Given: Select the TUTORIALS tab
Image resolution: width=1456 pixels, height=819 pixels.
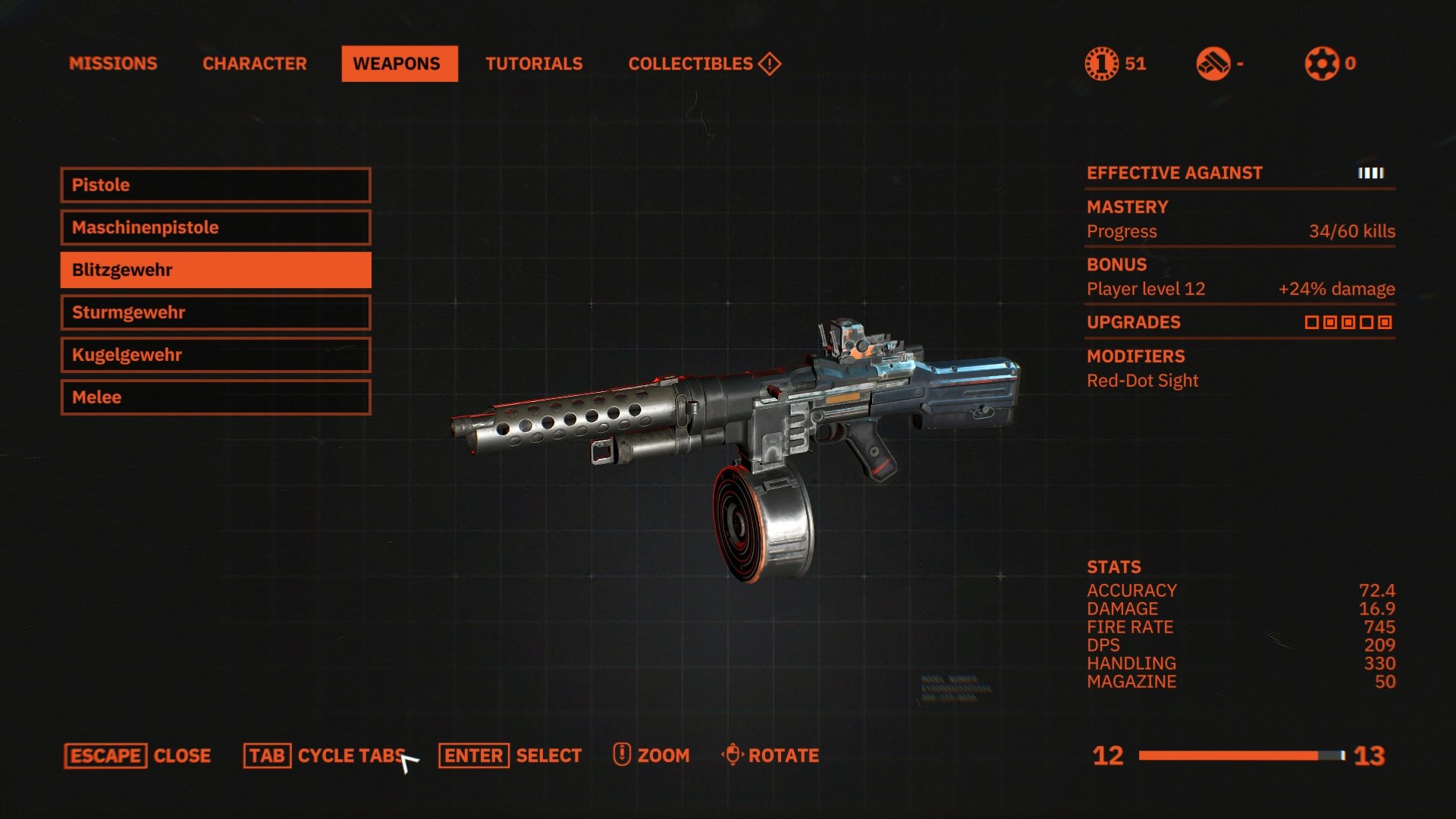Looking at the screenshot, I should 534,64.
